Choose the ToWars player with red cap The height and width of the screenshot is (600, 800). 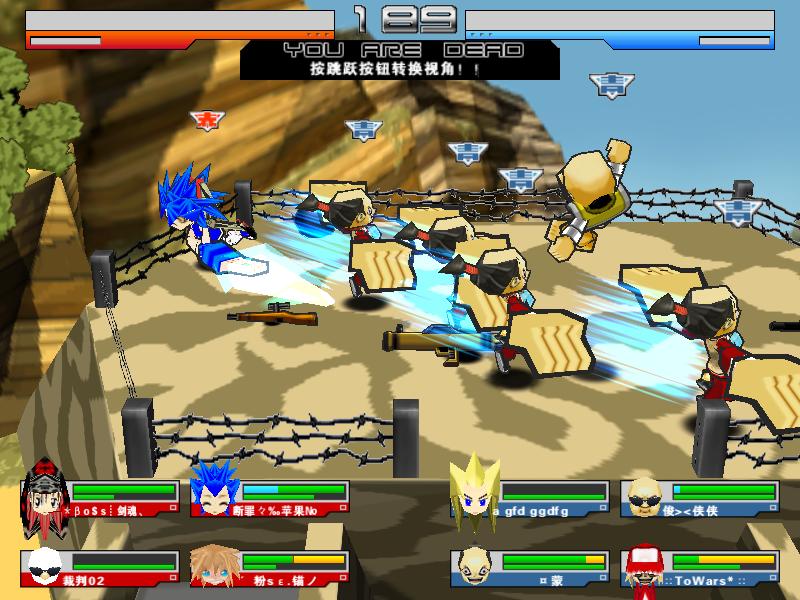point(643,569)
